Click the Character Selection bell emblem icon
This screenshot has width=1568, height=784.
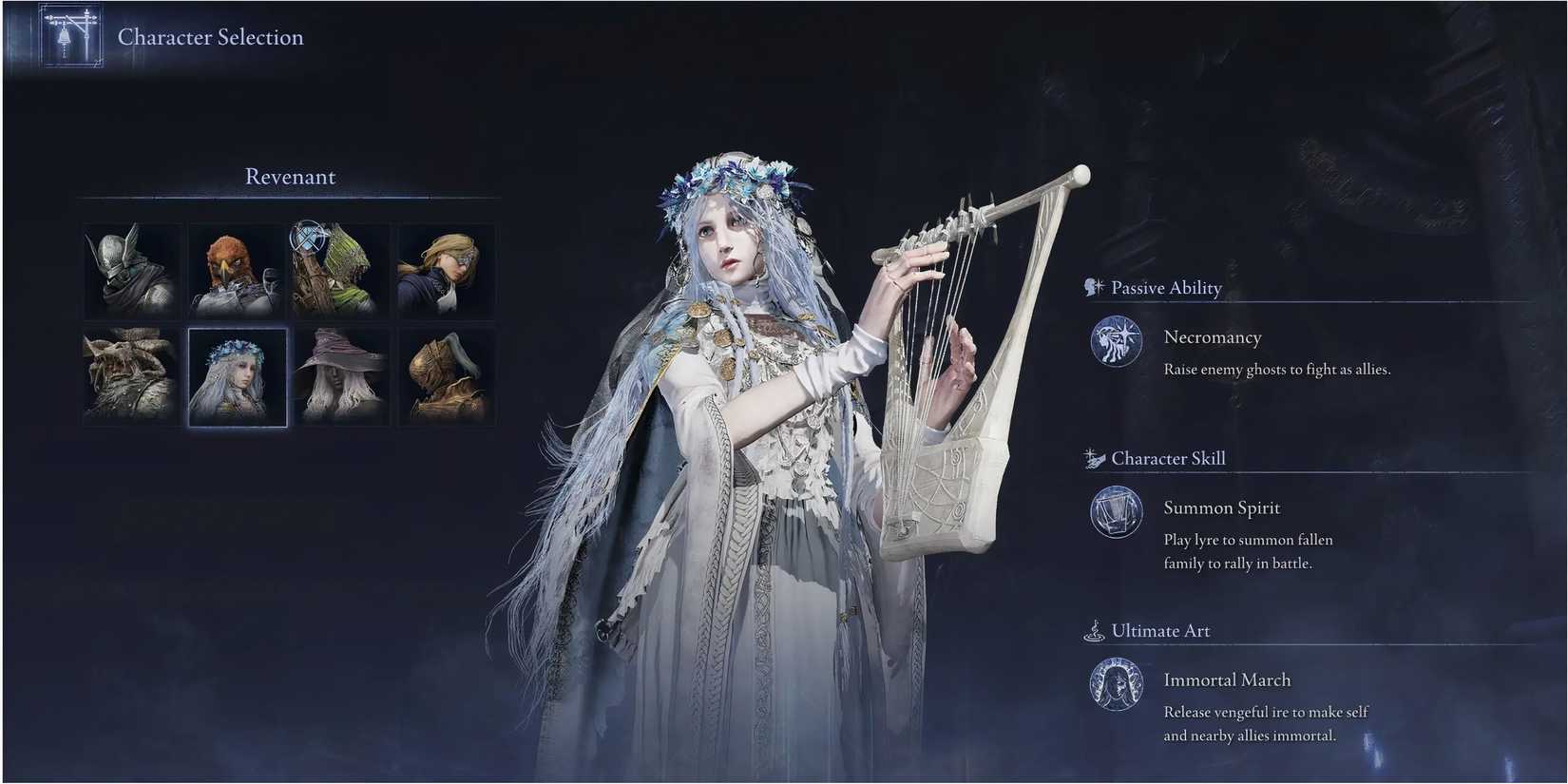70,35
